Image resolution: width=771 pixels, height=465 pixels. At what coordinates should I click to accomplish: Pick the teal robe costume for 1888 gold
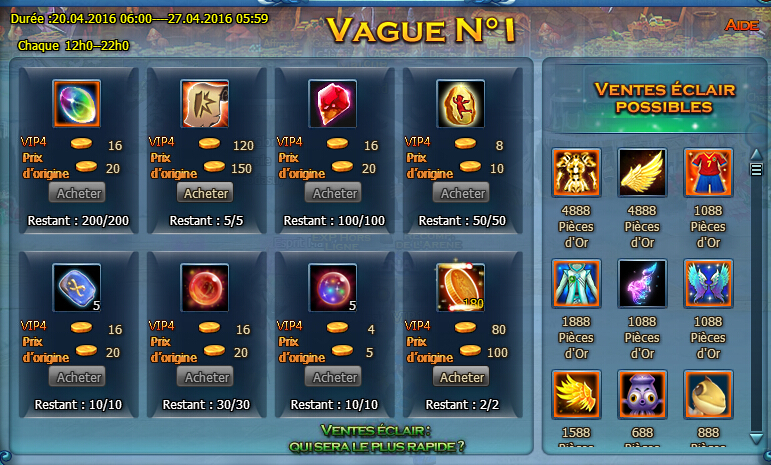(576, 284)
